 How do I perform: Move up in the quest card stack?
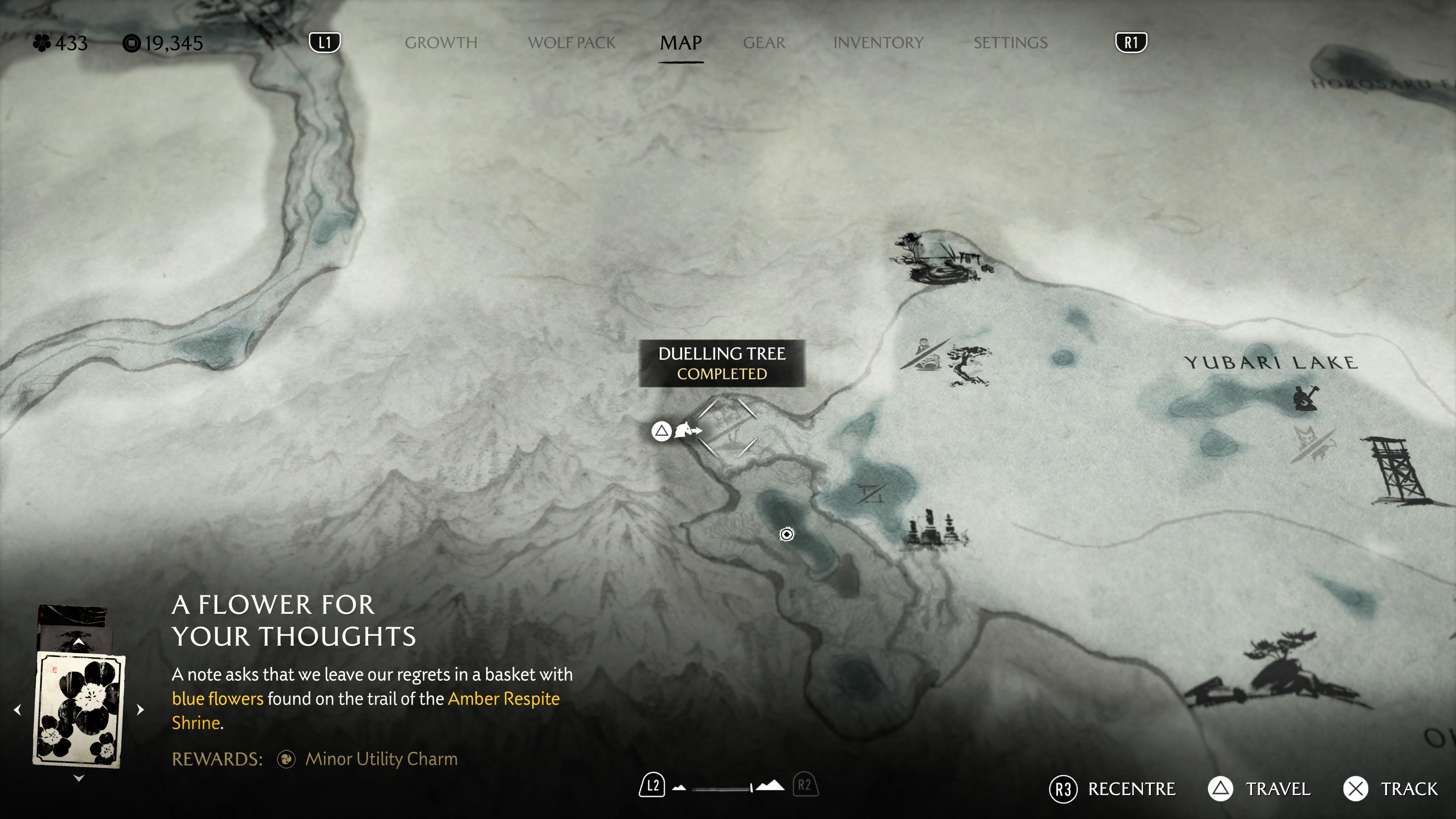tap(78, 642)
